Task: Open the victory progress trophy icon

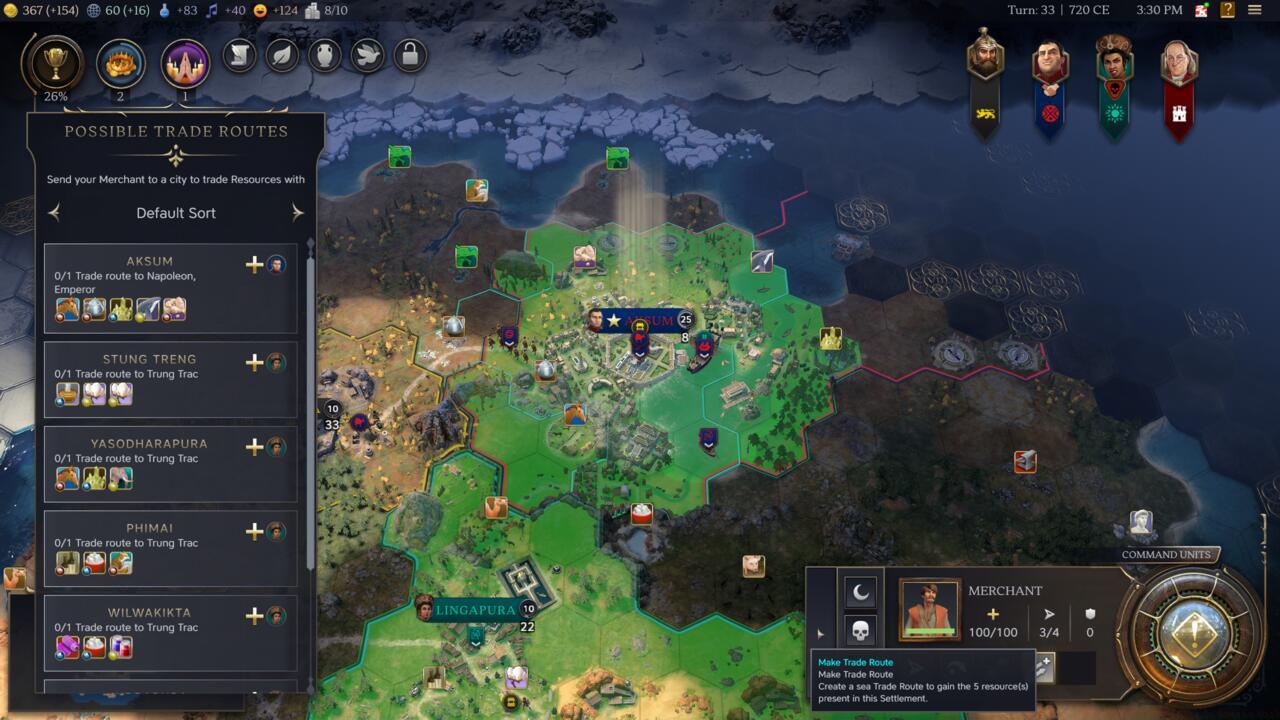Action: click(x=55, y=63)
